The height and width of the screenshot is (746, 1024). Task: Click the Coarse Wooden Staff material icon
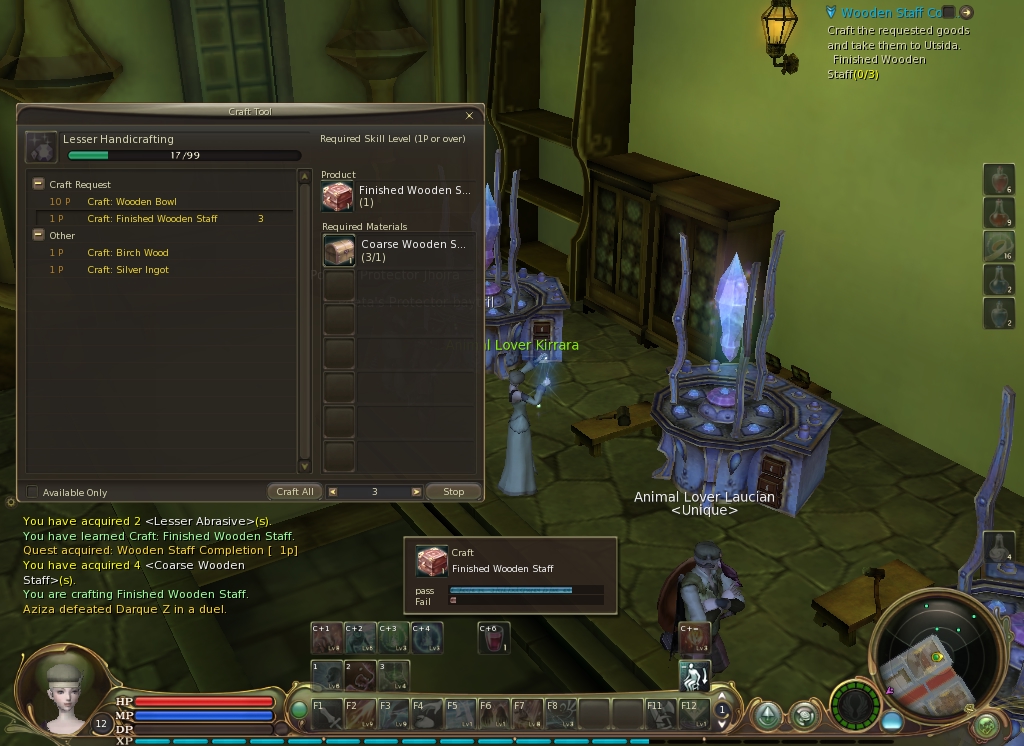[338, 250]
